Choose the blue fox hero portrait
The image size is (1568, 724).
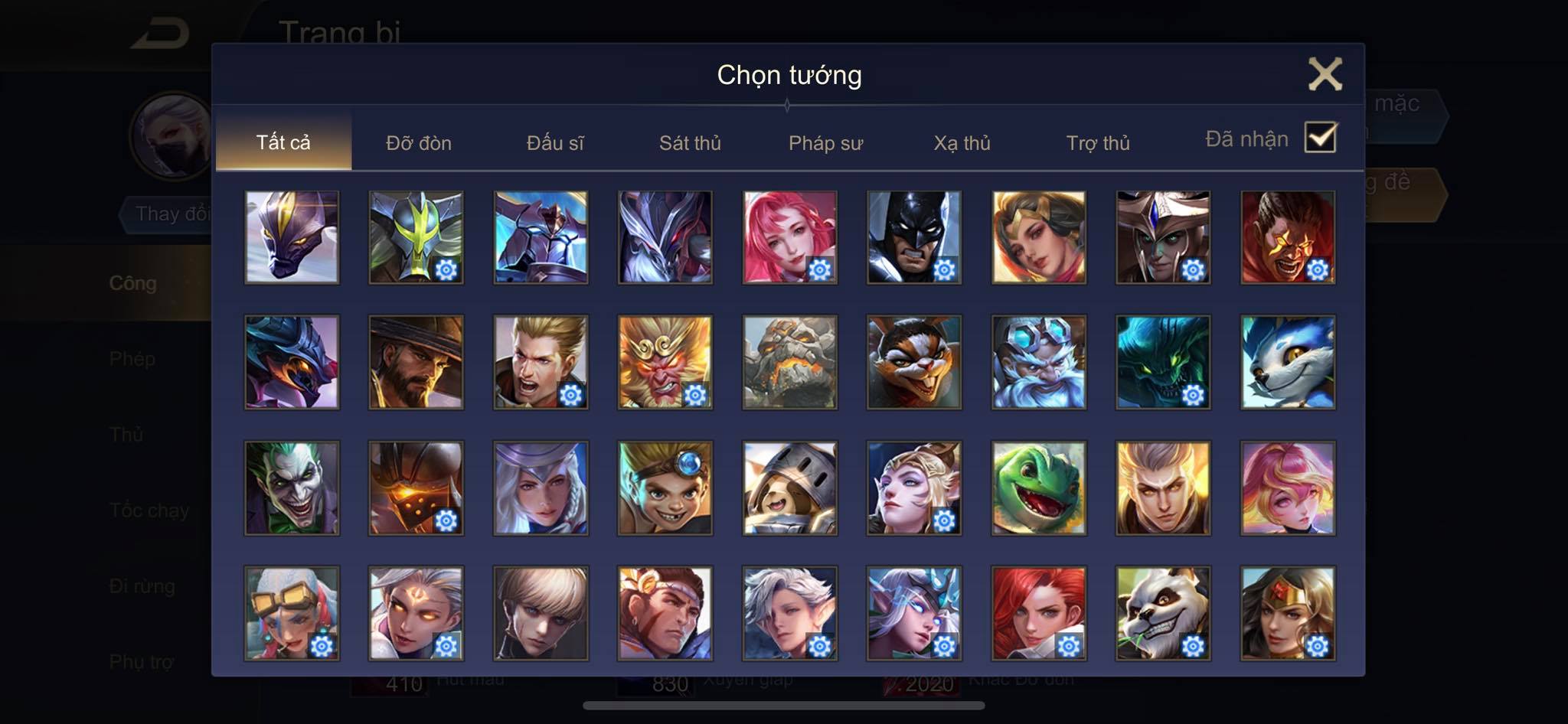coord(1288,362)
